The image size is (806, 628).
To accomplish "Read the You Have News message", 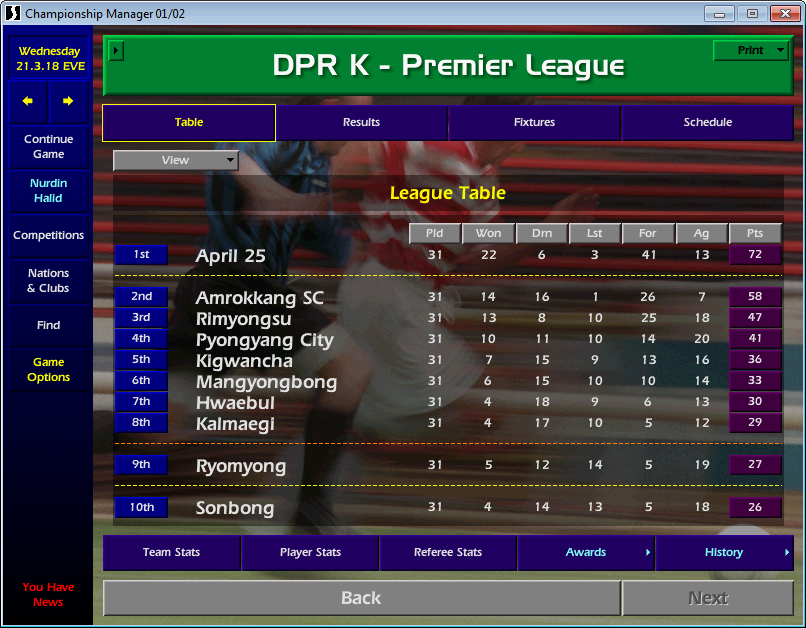I will 48,594.
